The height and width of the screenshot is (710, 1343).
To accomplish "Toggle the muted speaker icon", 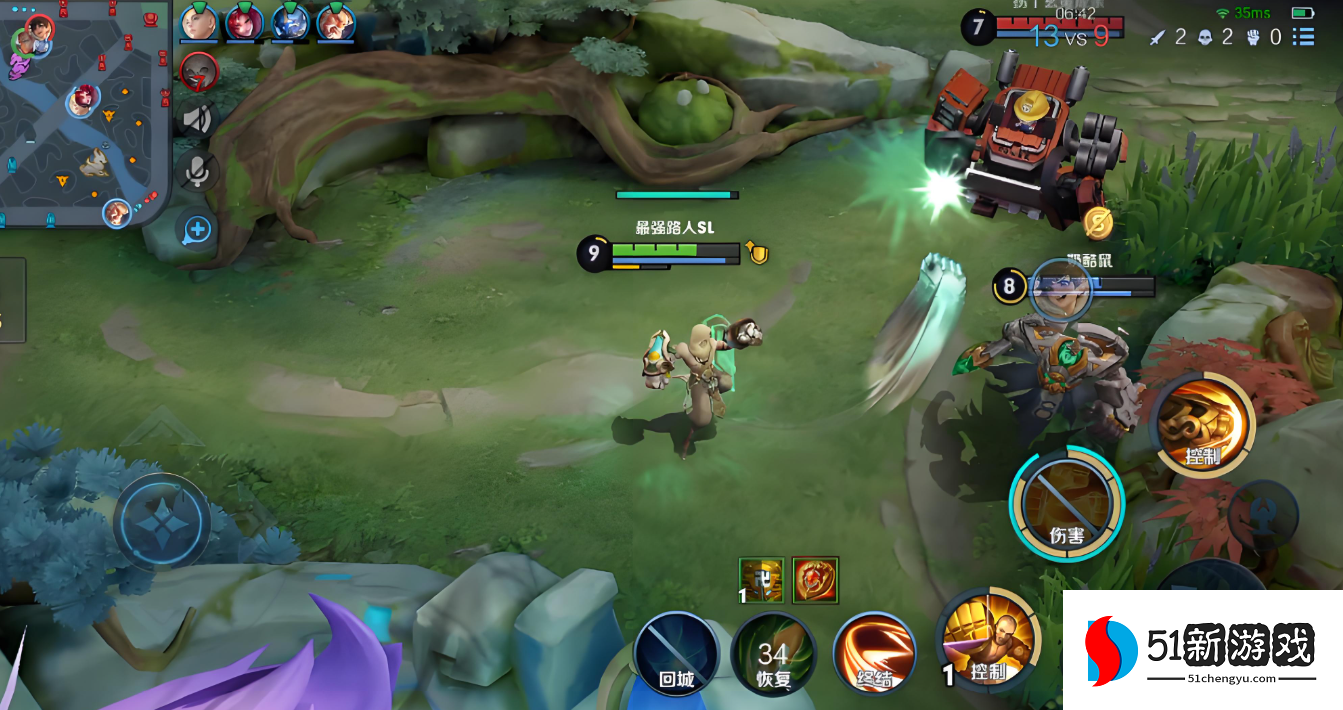I will (198, 120).
